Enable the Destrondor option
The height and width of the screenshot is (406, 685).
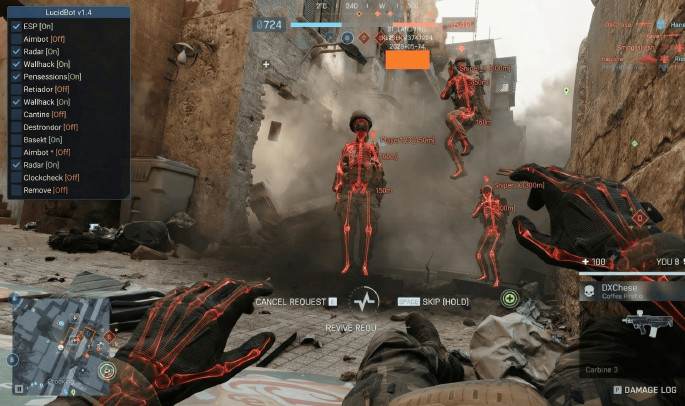coord(16,127)
